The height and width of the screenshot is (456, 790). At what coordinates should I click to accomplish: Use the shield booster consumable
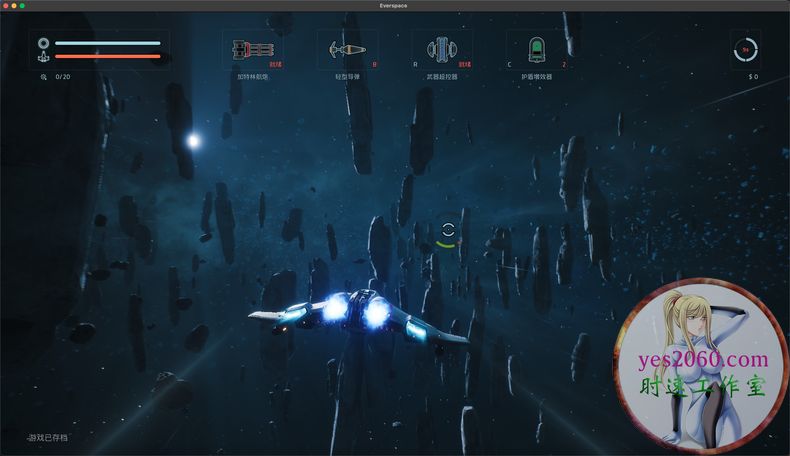(x=537, y=49)
